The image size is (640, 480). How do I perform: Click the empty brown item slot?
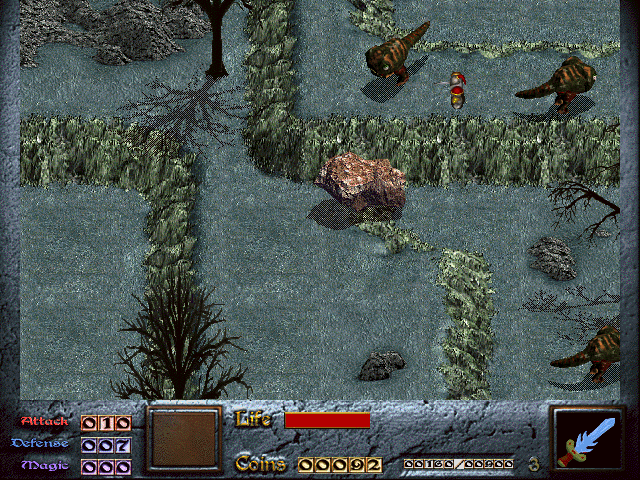click(x=183, y=439)
